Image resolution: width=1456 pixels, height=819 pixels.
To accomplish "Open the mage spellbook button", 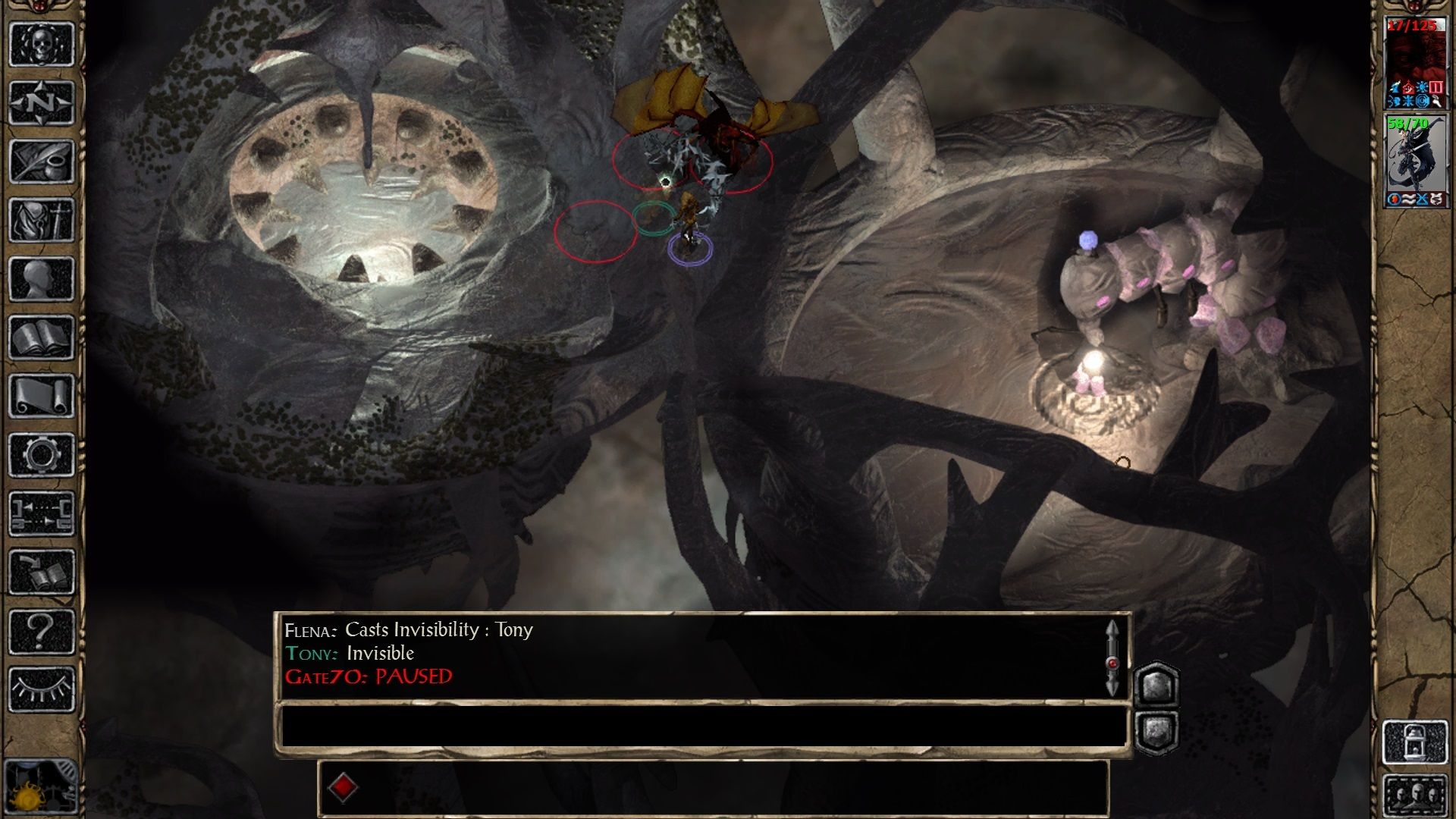I will [42, 337].
